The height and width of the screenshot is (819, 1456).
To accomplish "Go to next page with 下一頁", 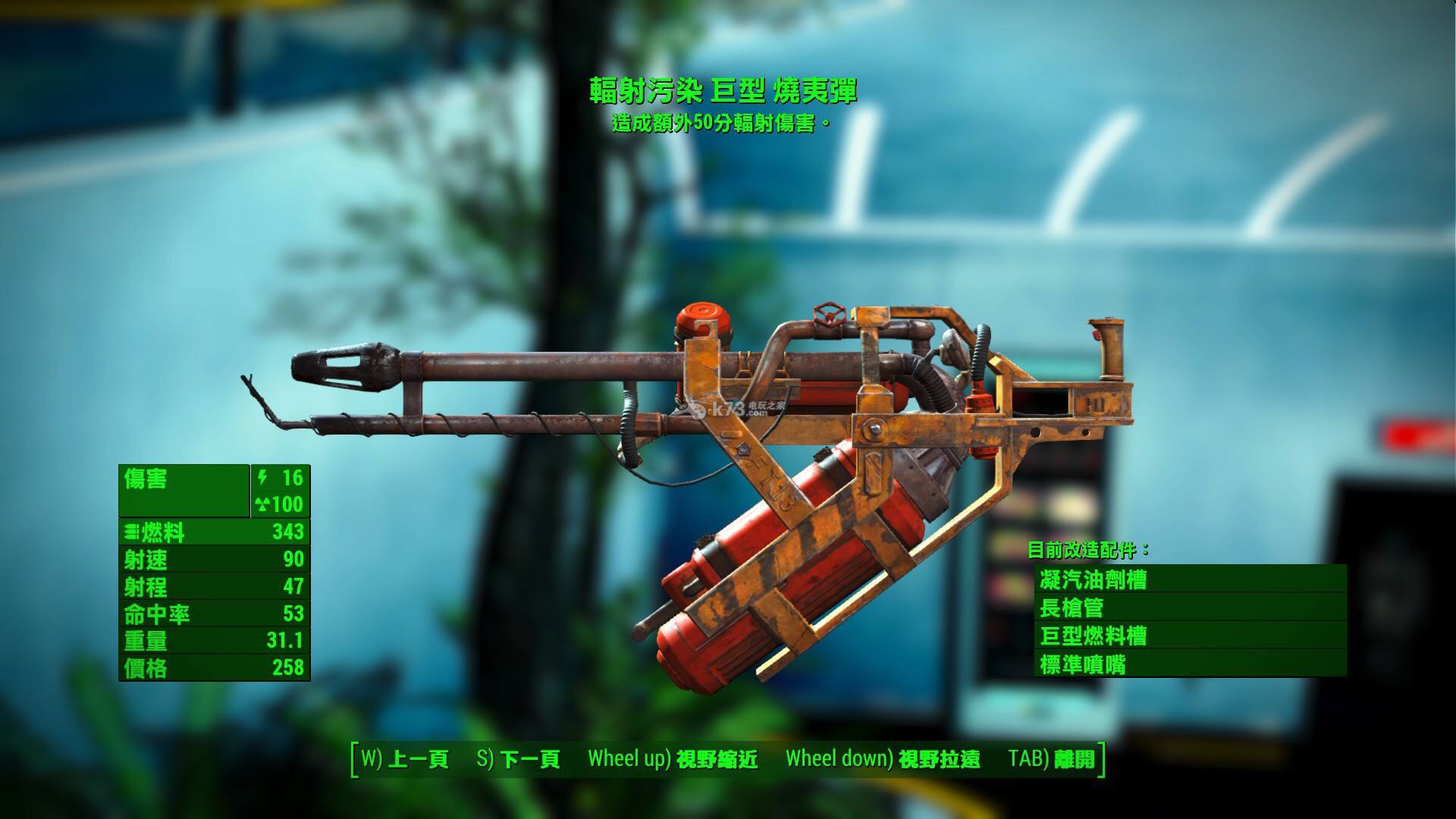I will pyautogui.click(x=519, y=758).
